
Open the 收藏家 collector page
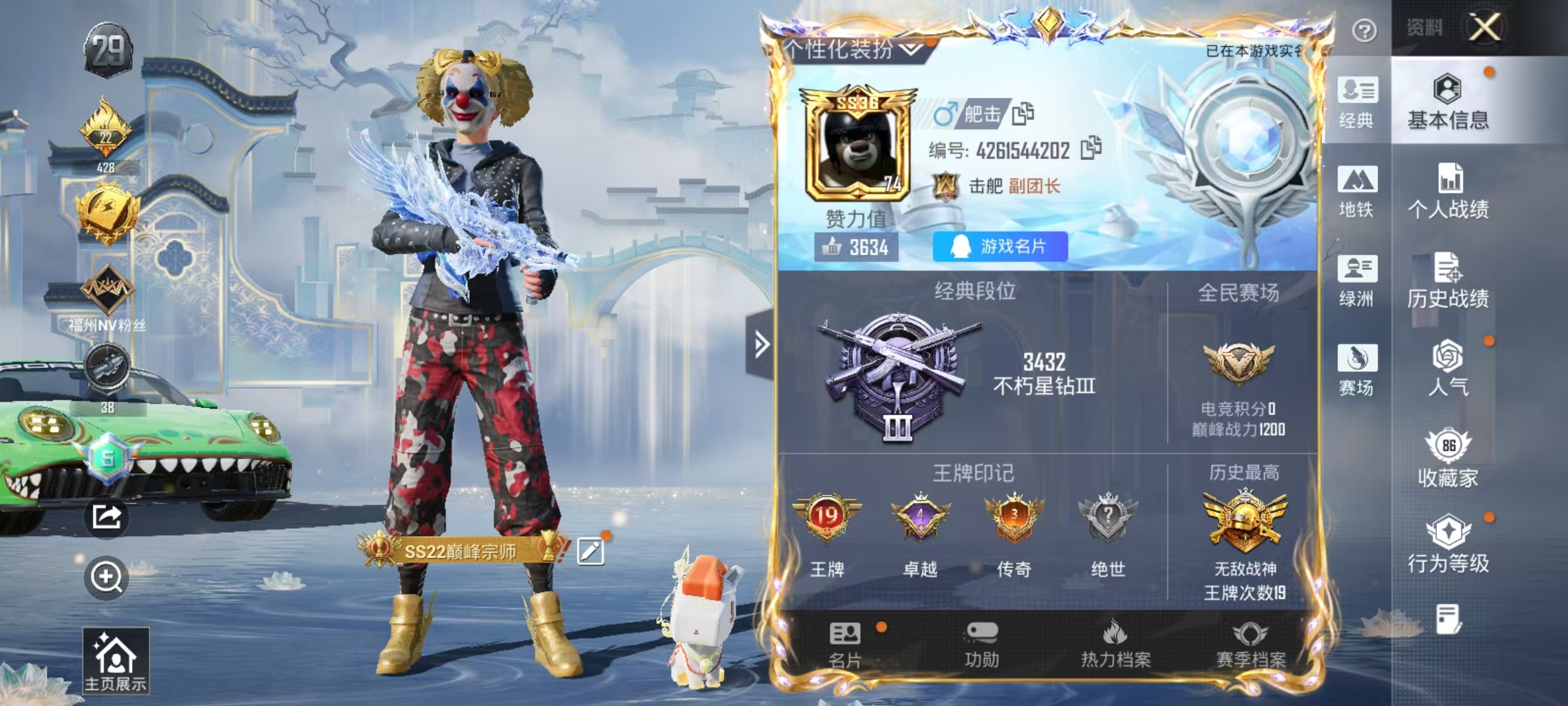tap(1448, 458)
